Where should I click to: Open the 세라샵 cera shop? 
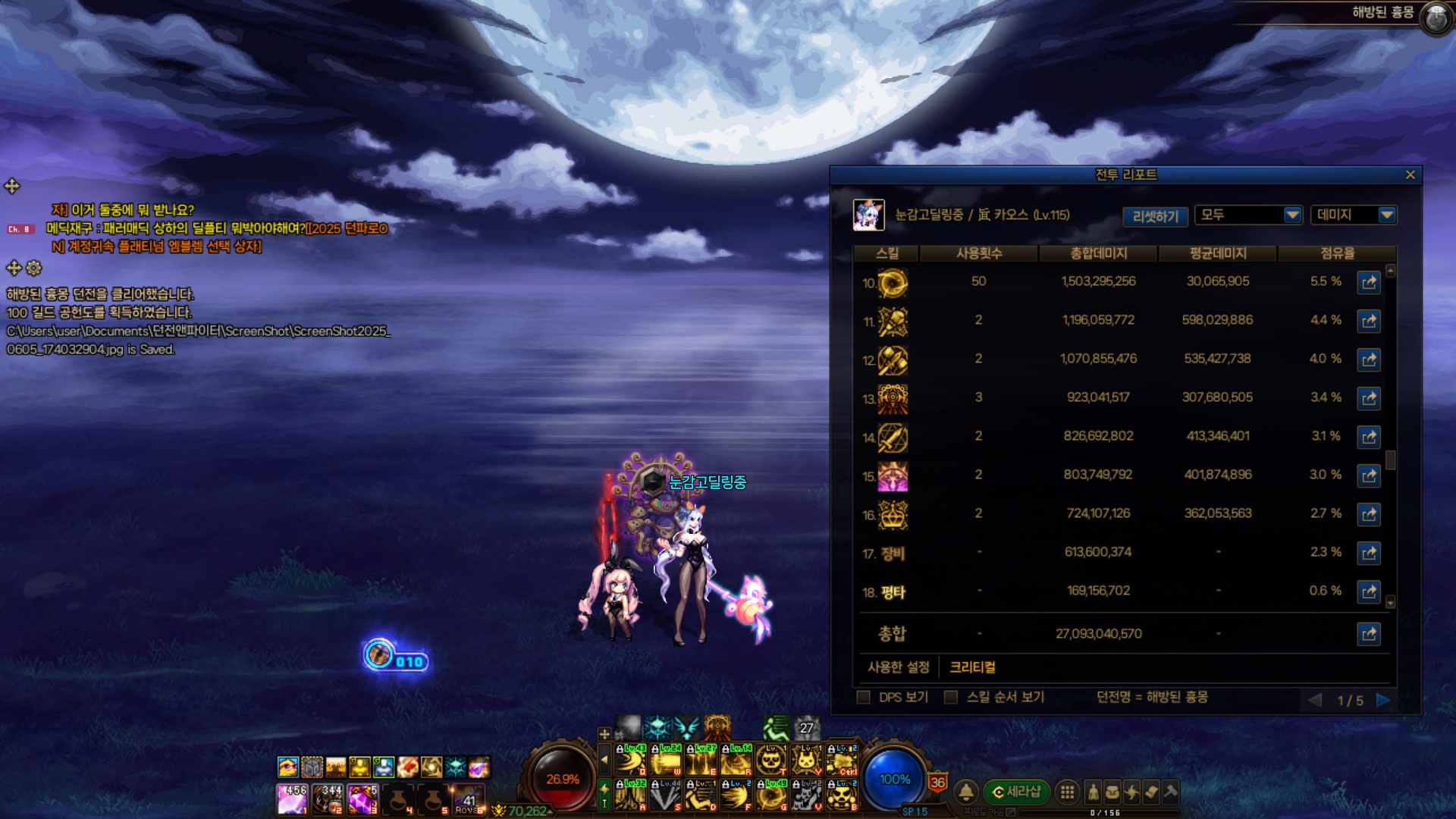[x=1017, y=792]
